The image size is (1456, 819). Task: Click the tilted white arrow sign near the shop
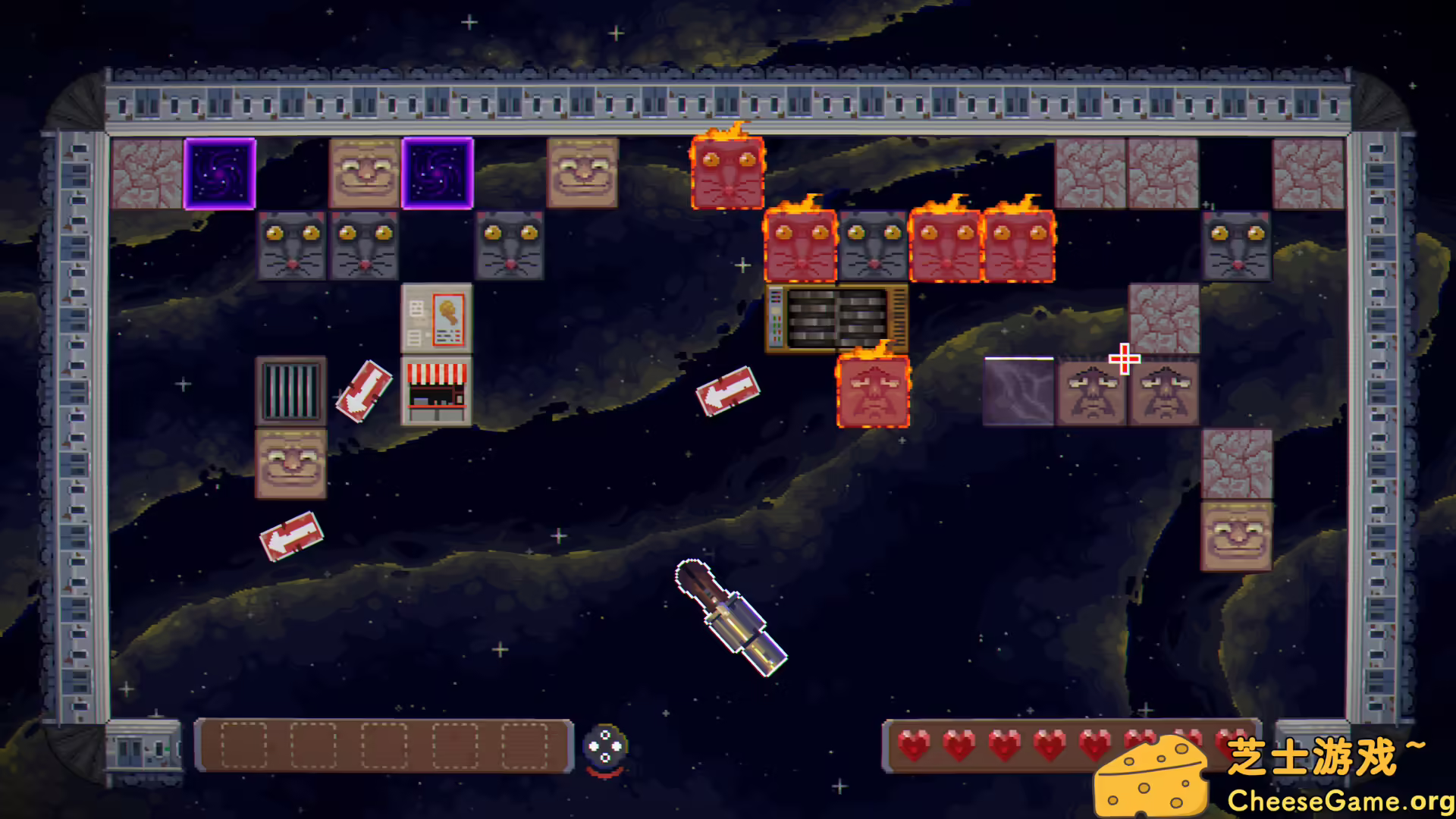coord(362,393)
